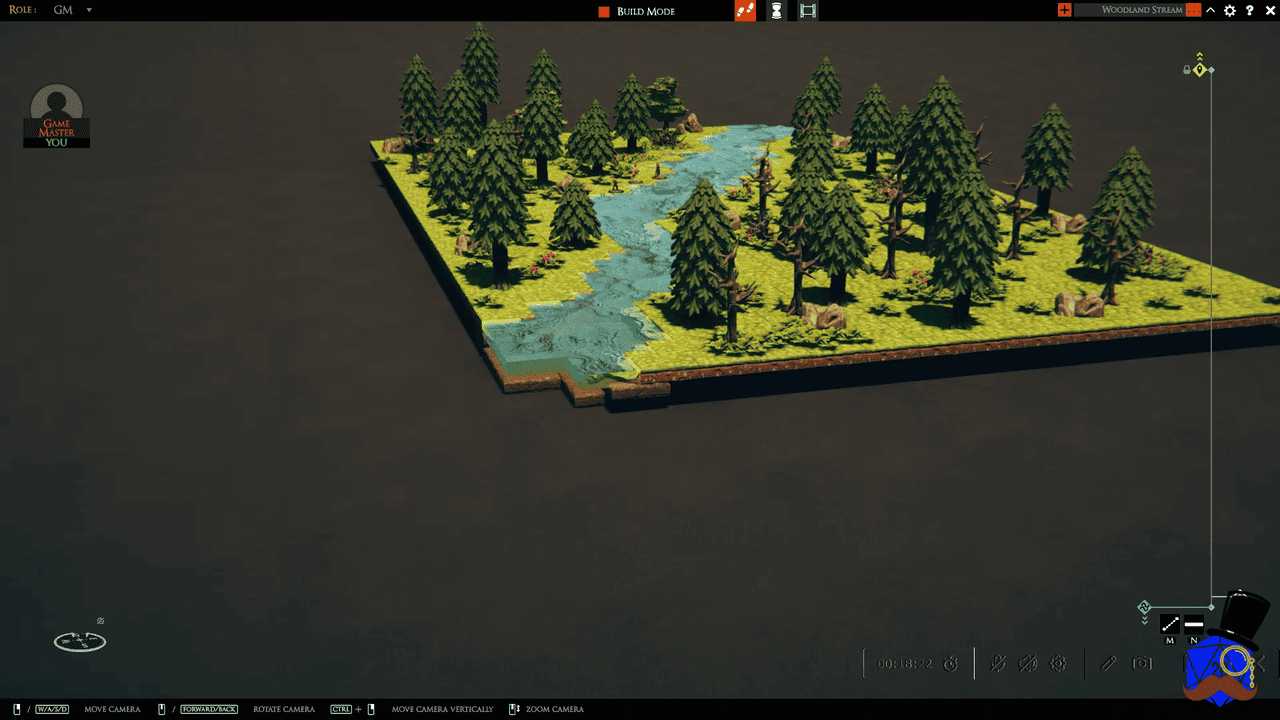Open the film strip cutscene mode
1280x720 pixels.
[x=808, y=11]
